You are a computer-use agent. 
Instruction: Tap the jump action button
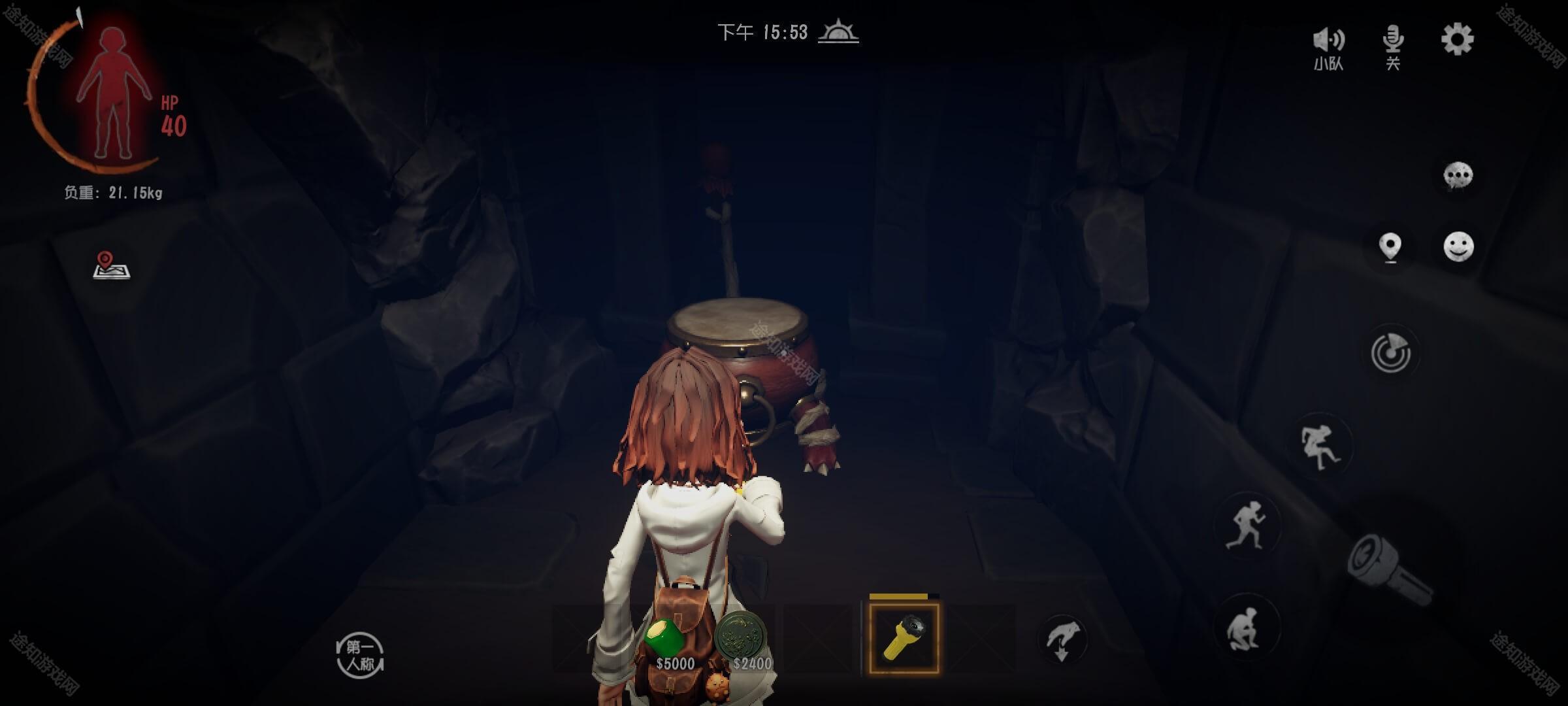1319,447
